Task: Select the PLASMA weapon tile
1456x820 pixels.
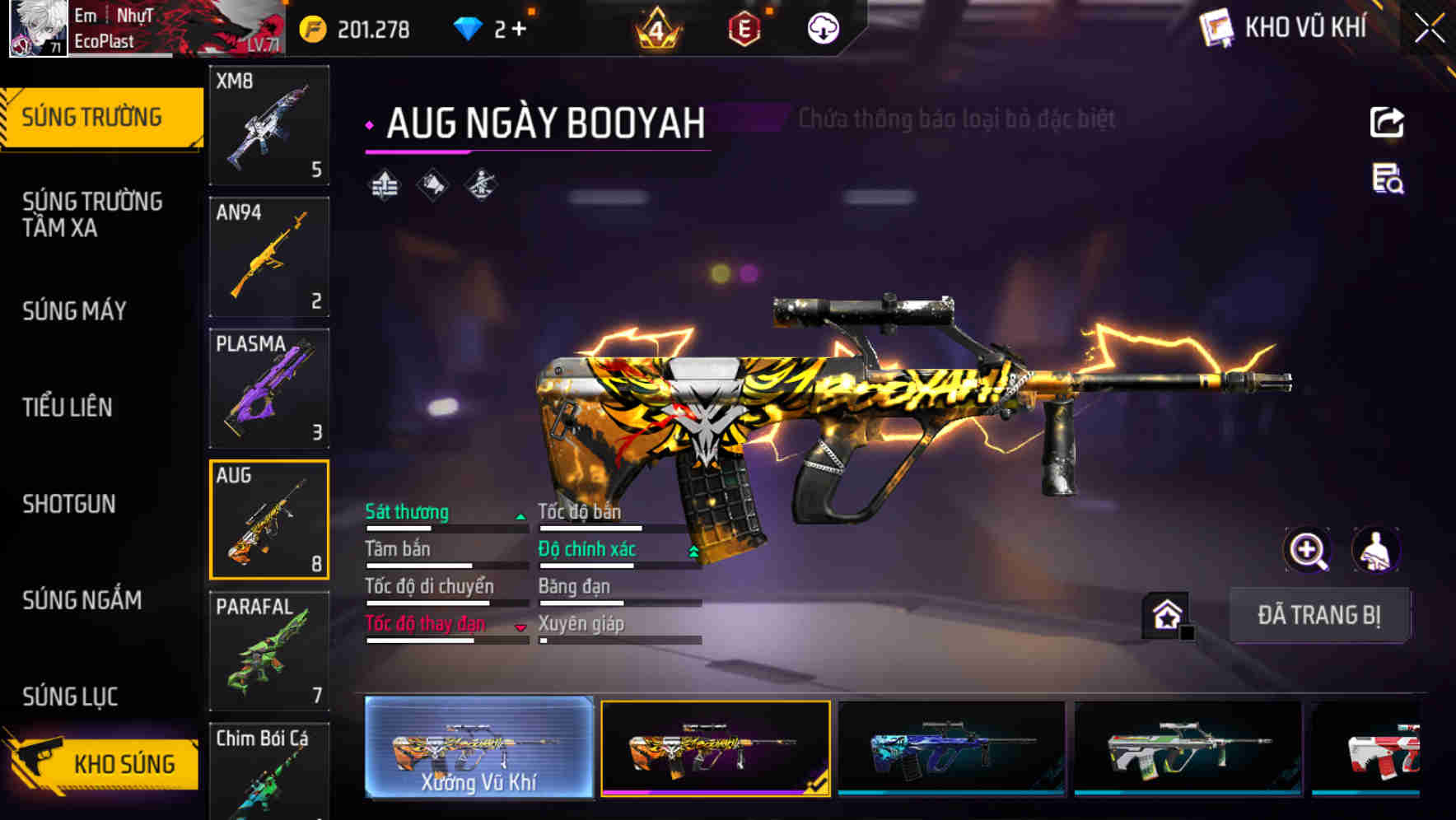Action: 269,389
